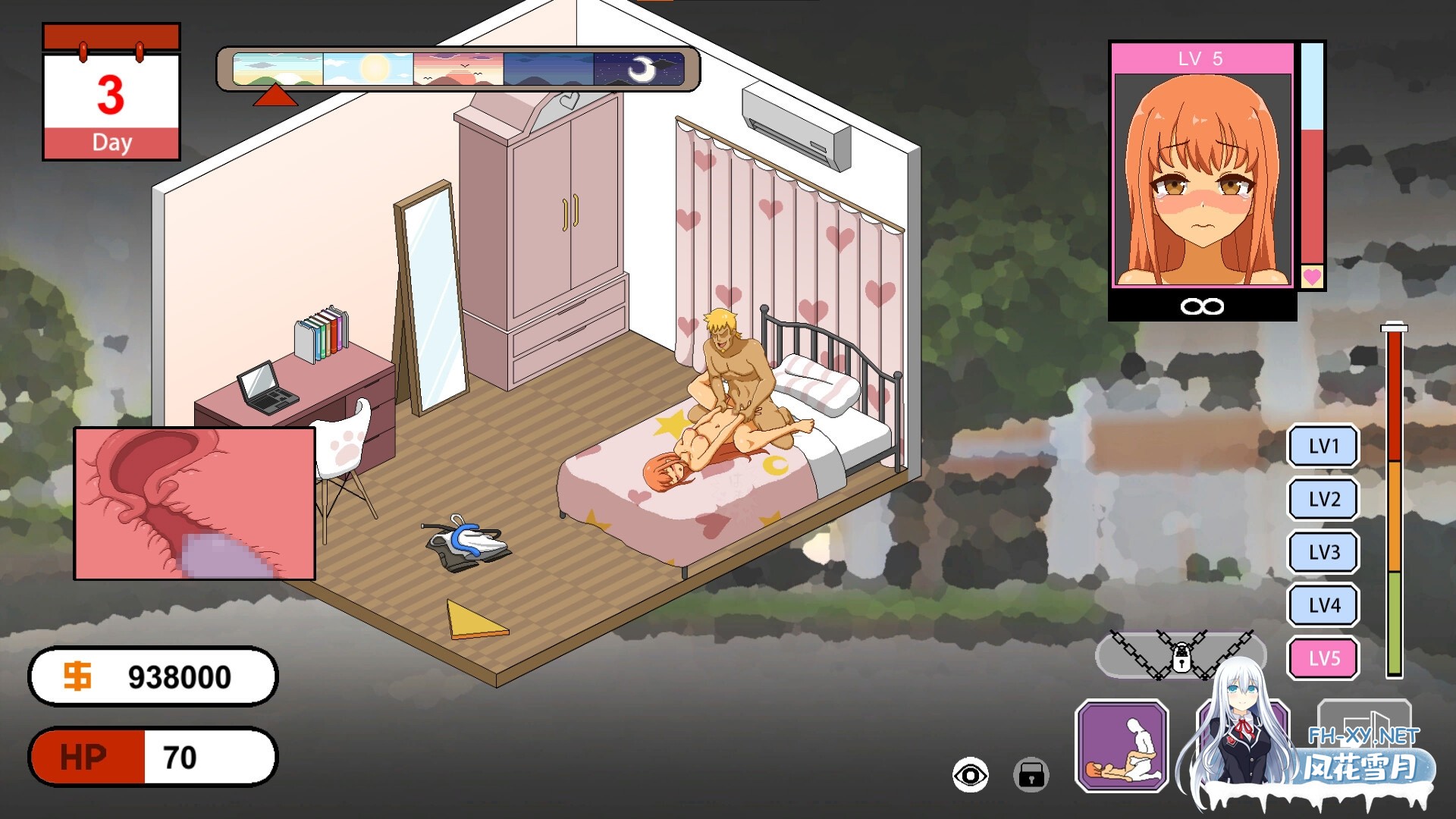This screenshot has height=819, width=1456.
Task: Click the pink heart icon under the portrait gauge
Action: pos(1311,277)
